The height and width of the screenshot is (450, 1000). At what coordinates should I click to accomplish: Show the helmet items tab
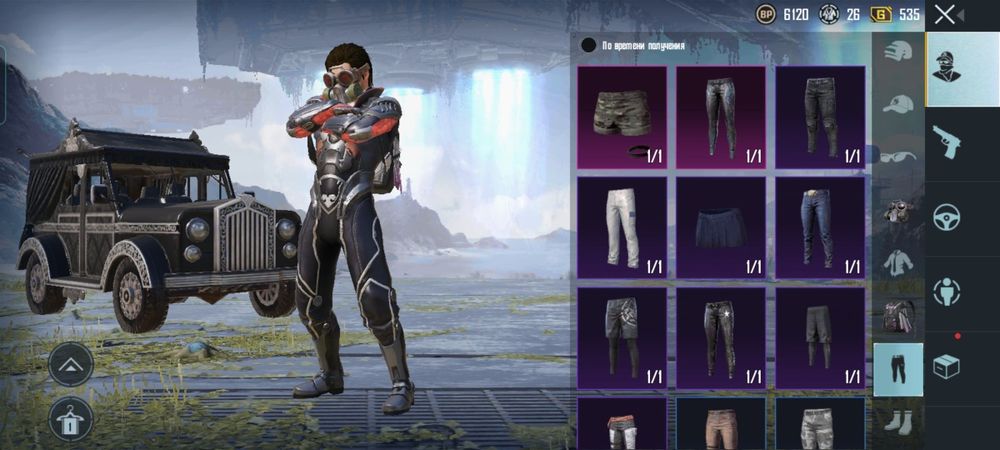[898, 52]
